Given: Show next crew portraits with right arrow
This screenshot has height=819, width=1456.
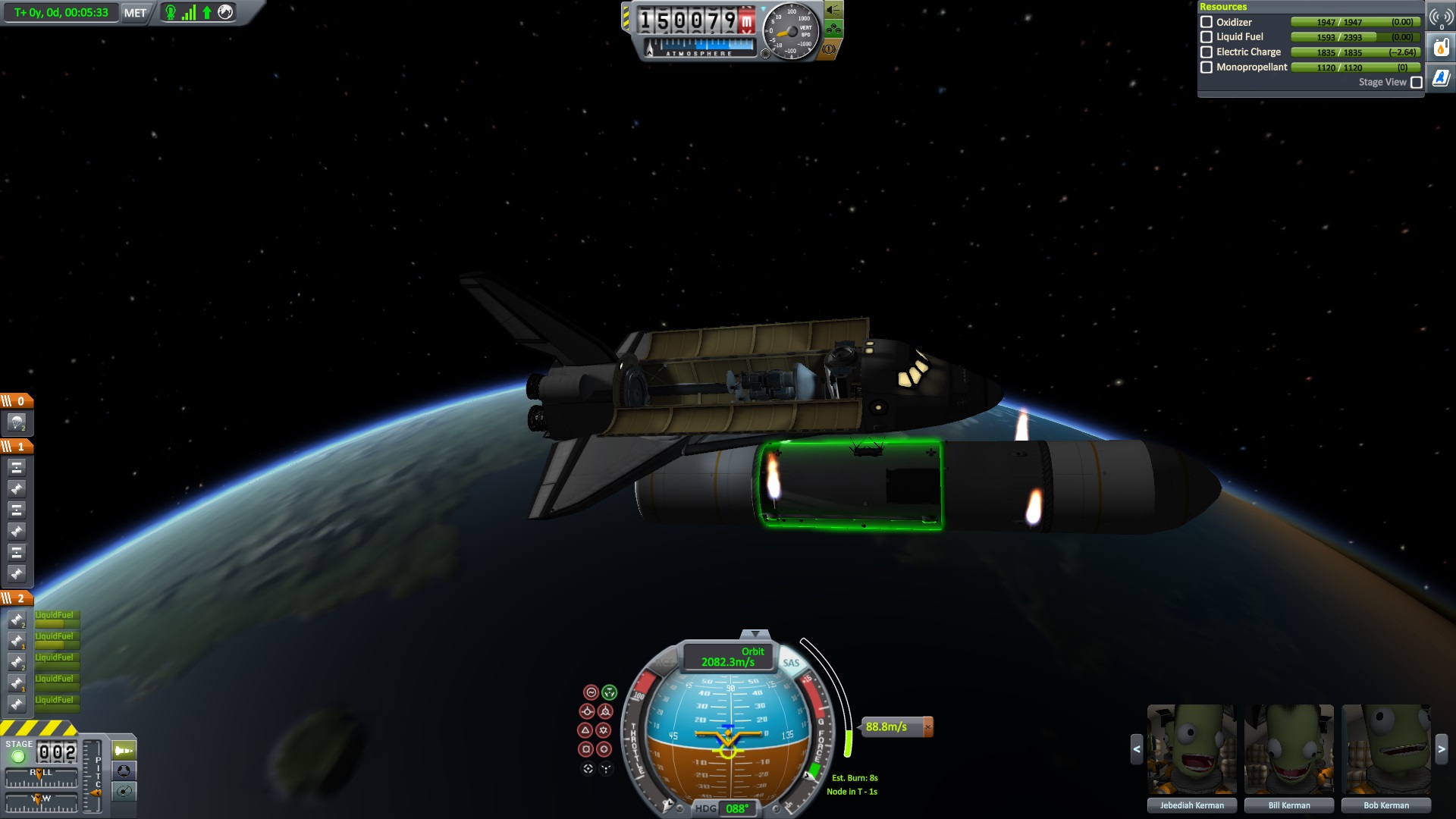Looking at the screenshot, I should point(1441,749).
